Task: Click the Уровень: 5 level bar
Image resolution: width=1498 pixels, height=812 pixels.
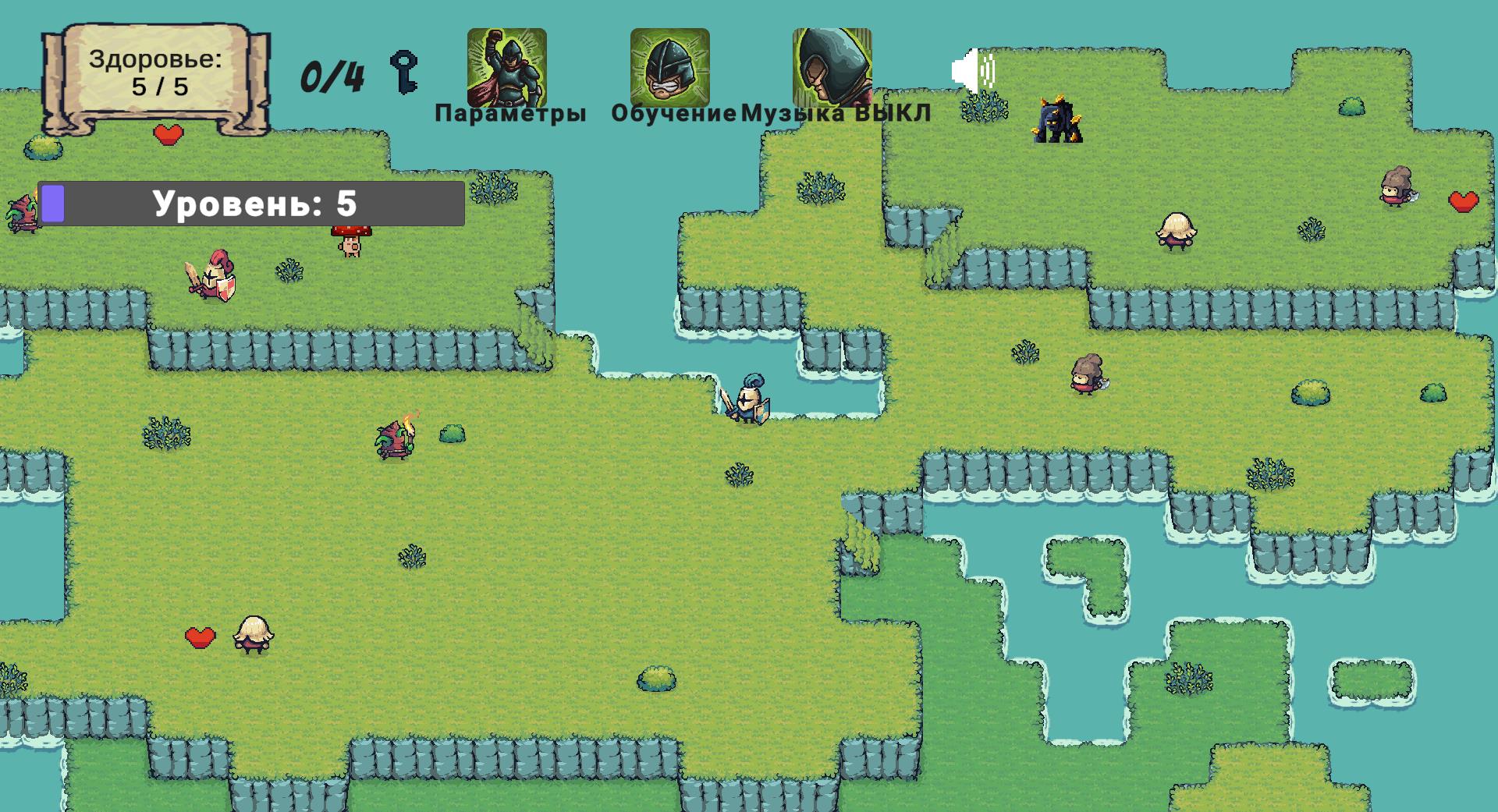Action: click(254, 202)
